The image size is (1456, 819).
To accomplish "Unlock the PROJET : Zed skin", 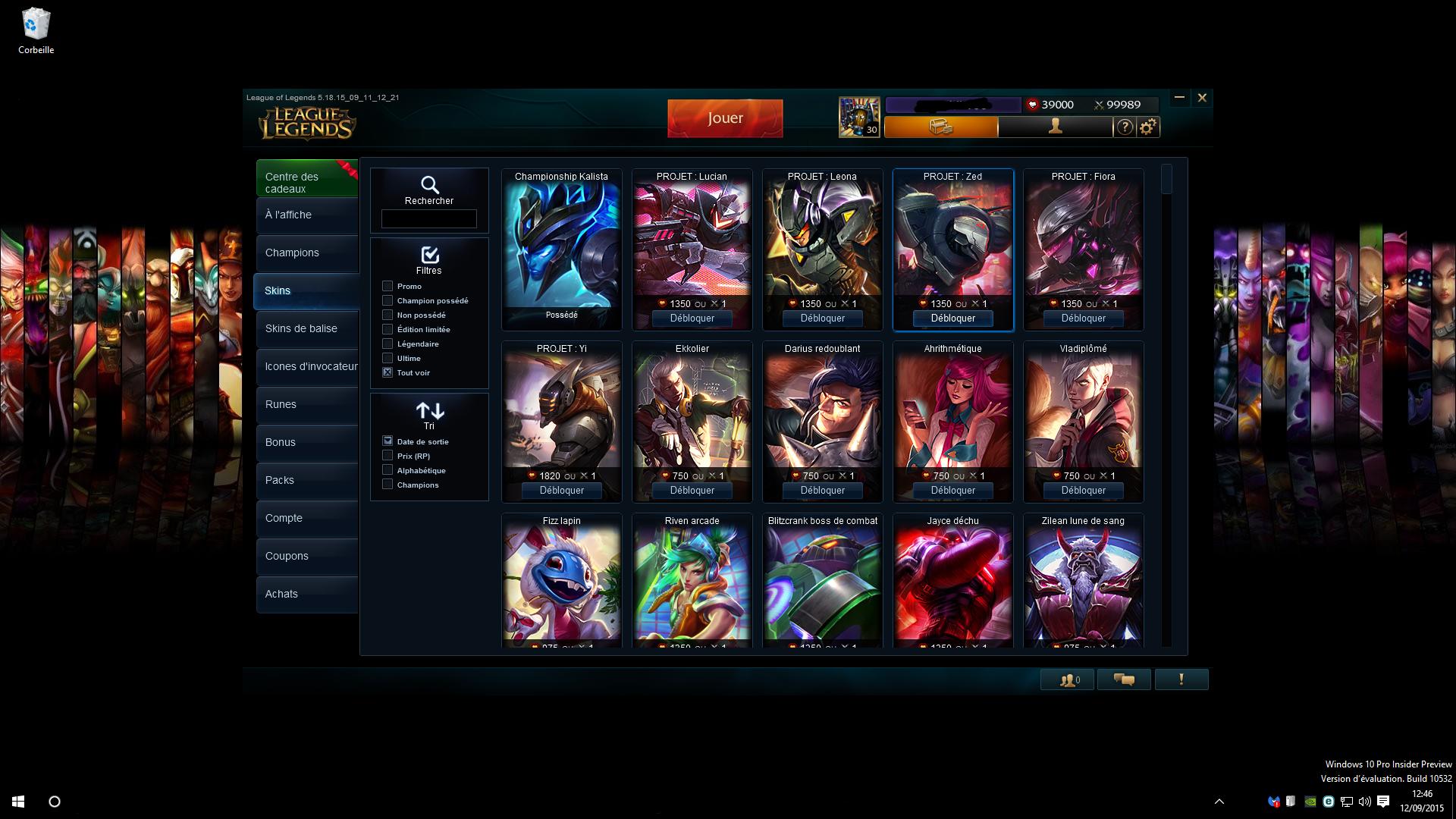I will 952,318.
